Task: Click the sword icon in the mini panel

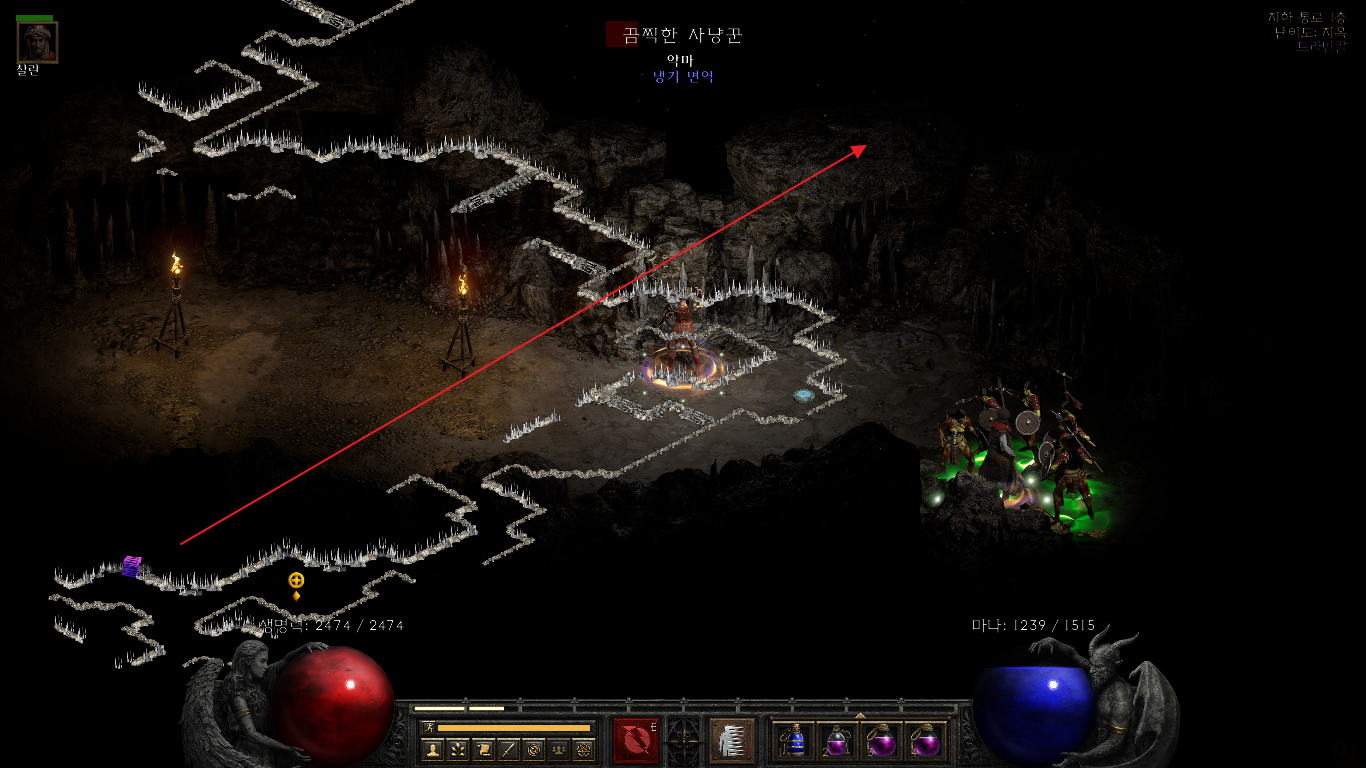Action: click(x=508, y=749)
